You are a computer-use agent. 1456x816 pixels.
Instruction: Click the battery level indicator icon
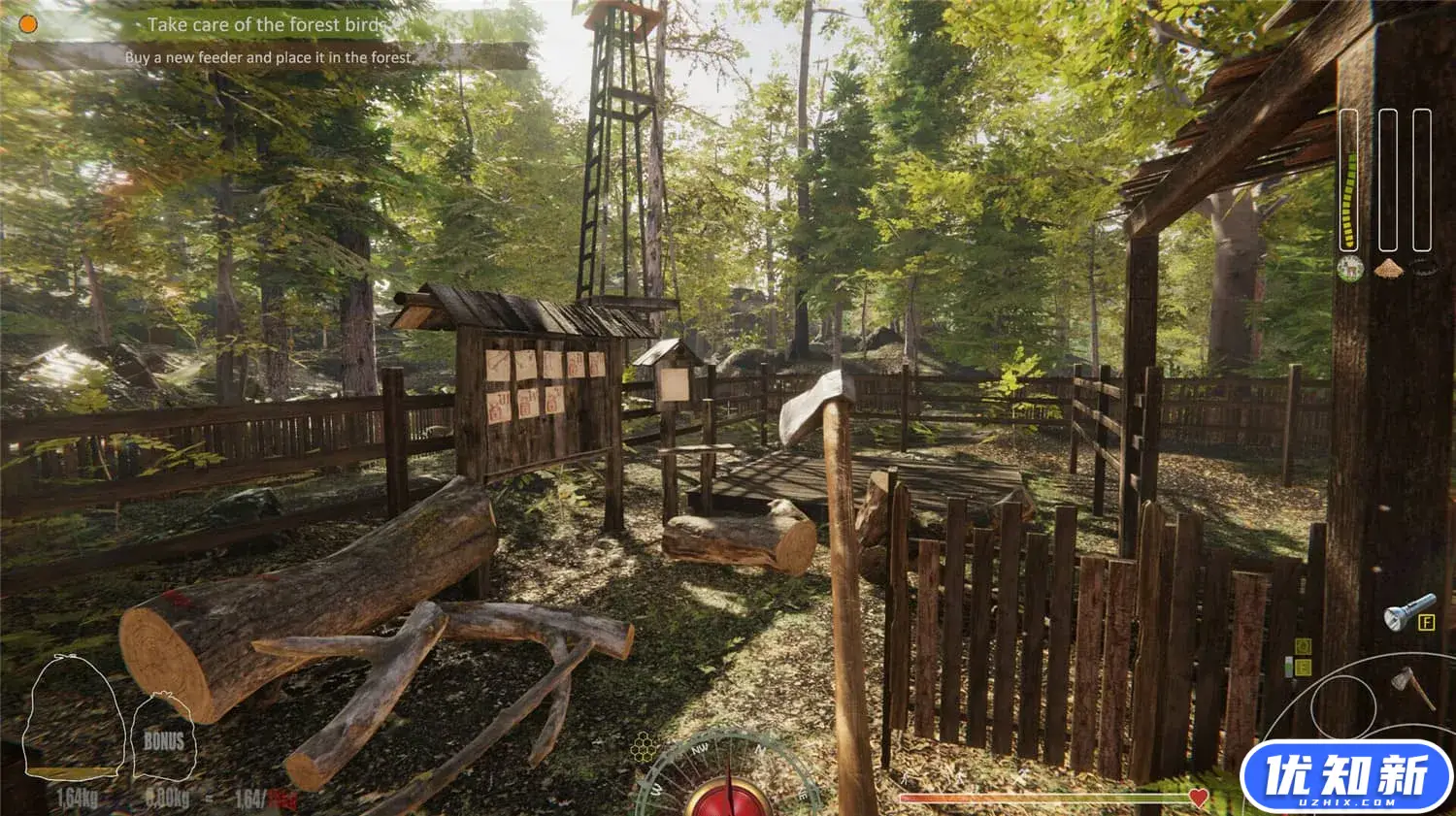click(x=1288, y=667)
